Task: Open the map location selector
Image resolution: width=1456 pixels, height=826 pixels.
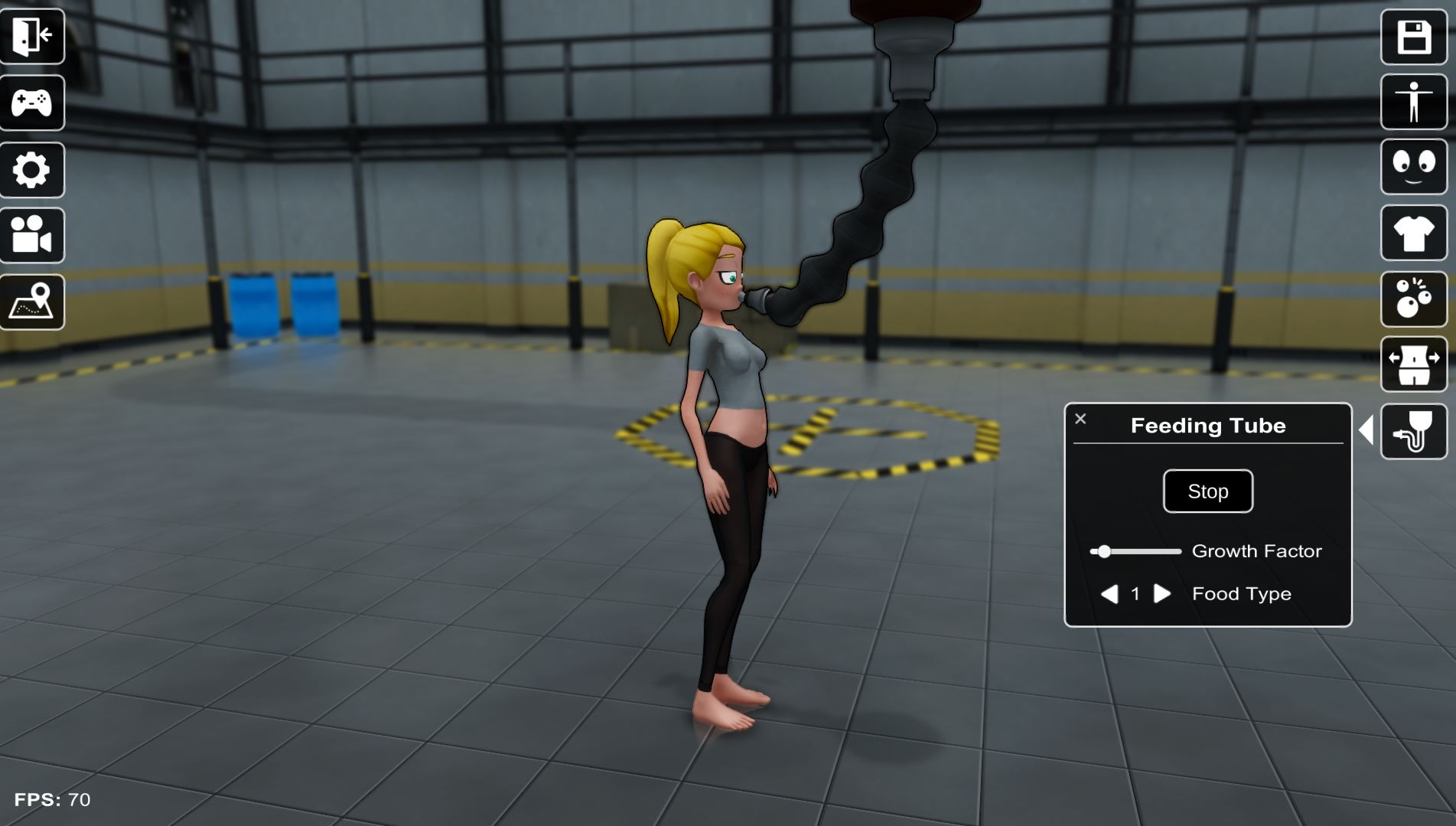Action: (x=32, y=302)
